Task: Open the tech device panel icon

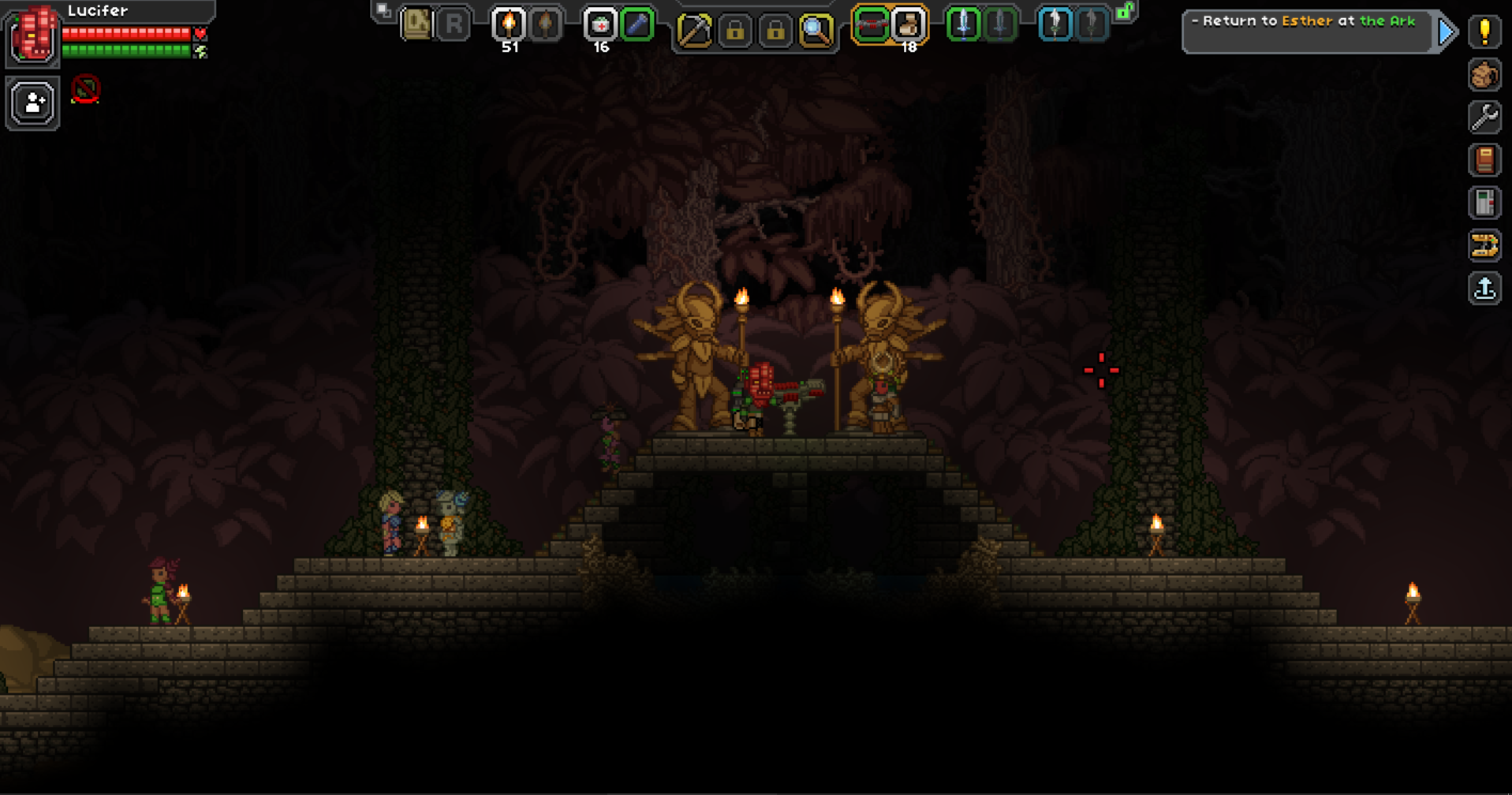Action: (1484, 203)
